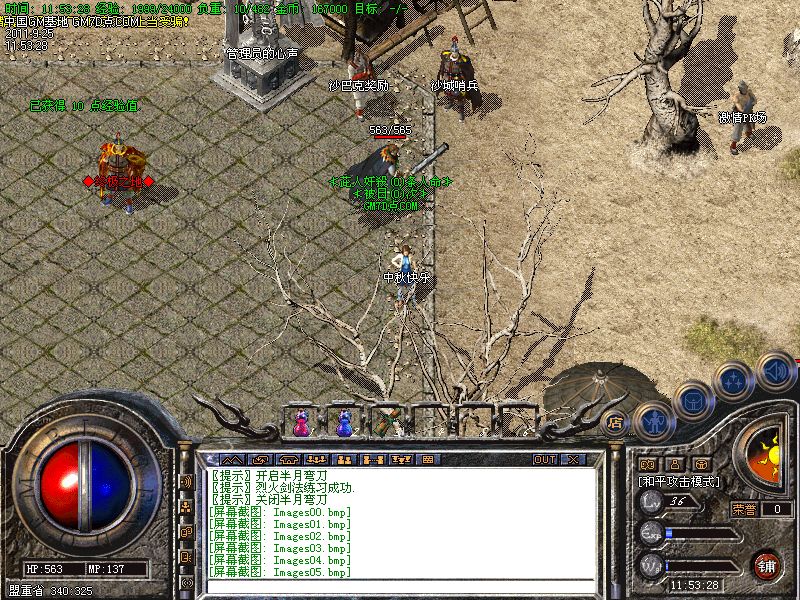The image size is (800, 600).
Task: Open the character status round button
Action: tap(653, 422)
